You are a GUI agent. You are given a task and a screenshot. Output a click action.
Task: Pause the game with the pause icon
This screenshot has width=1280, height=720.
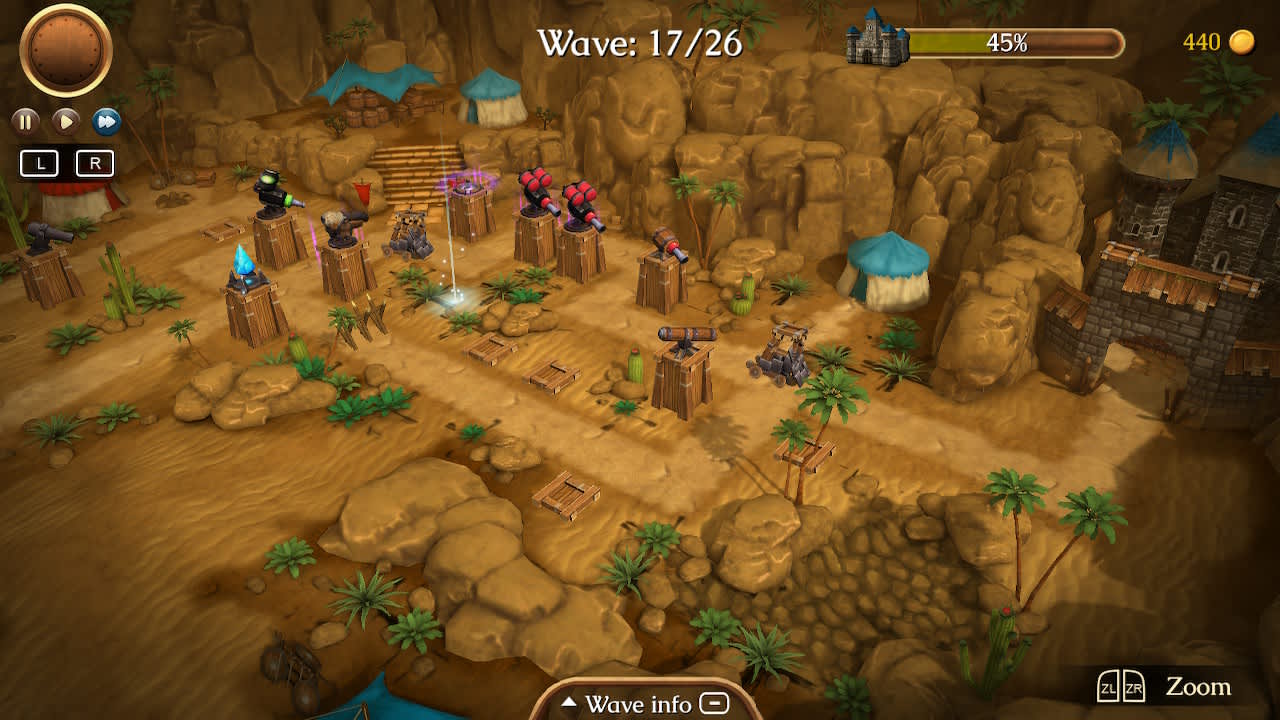click(x=25, y=121)
